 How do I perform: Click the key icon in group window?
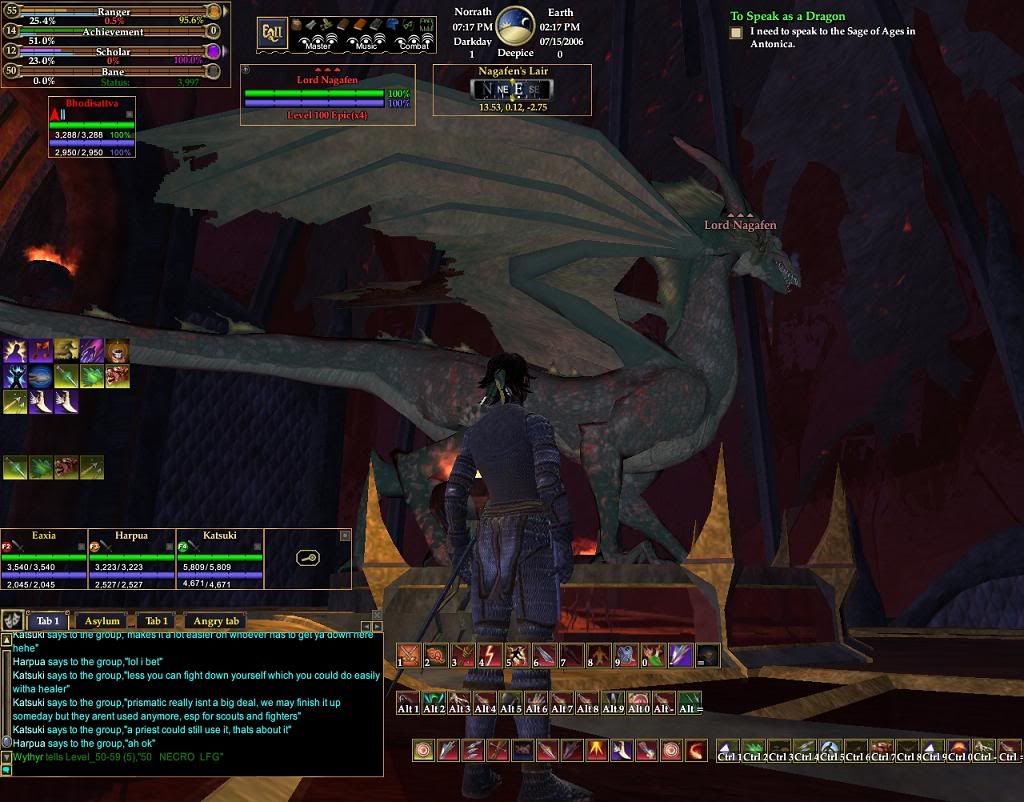[308, 558]
